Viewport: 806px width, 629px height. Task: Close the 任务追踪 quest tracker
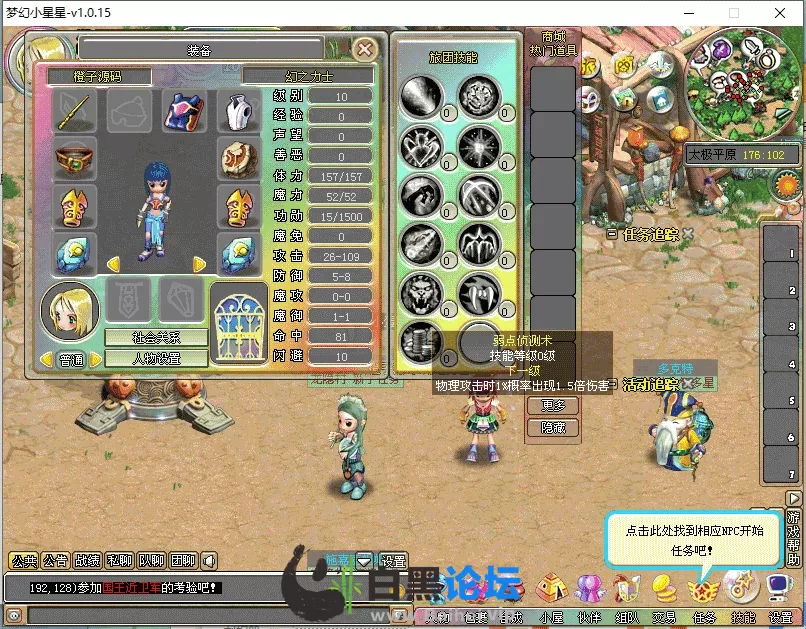tap(688, 234)
